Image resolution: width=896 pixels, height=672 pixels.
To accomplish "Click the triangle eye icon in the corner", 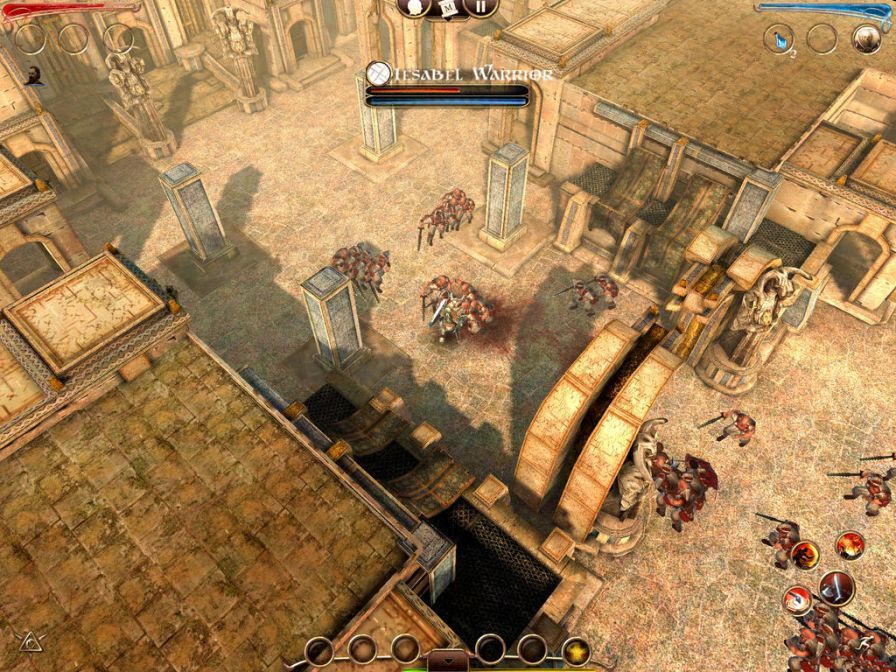I will tap(28, 640).
